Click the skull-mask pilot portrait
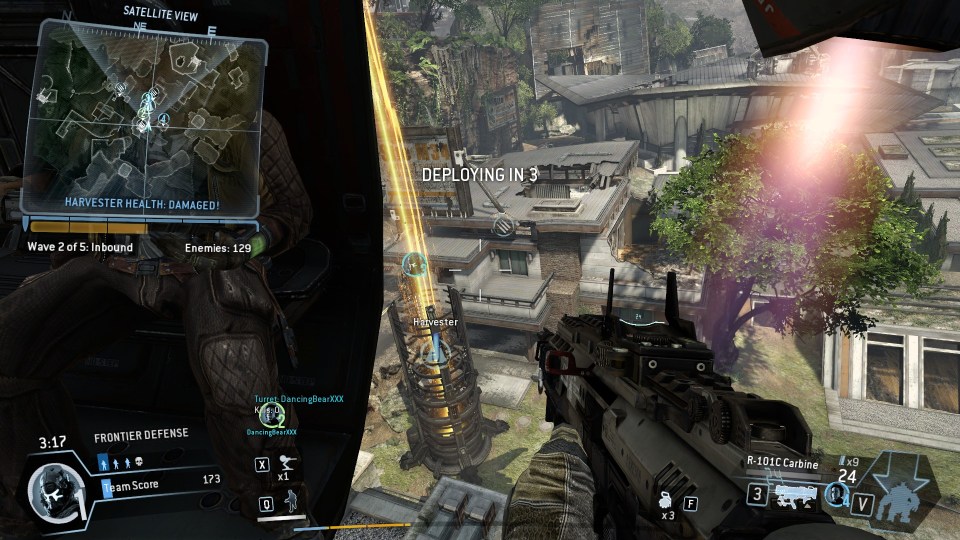Viewport: 960px width, 540px height. pyautogui.click(x=48, y=490)
